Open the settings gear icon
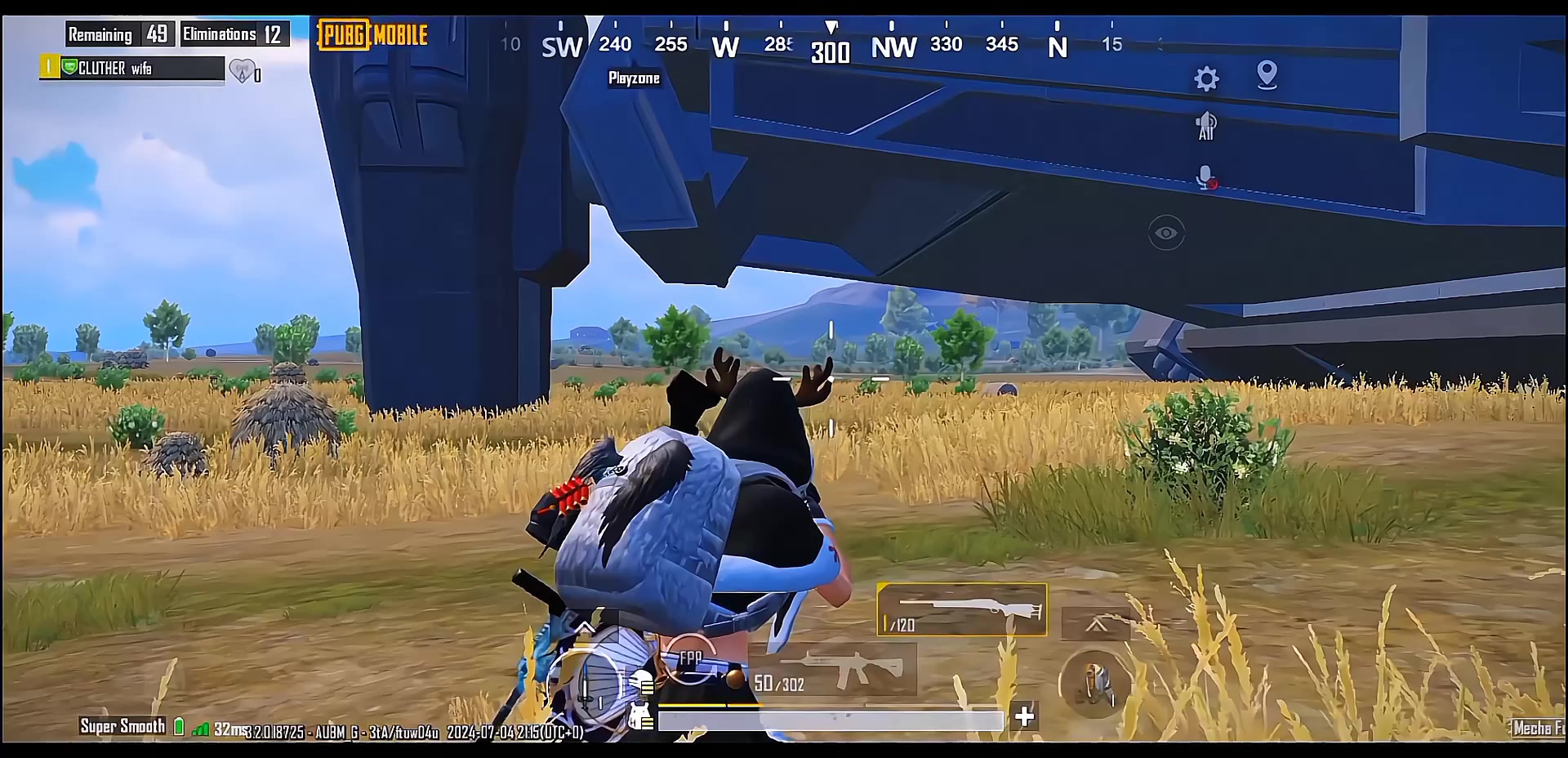The image size is (1568, 758). click(x=1206, y=79)
